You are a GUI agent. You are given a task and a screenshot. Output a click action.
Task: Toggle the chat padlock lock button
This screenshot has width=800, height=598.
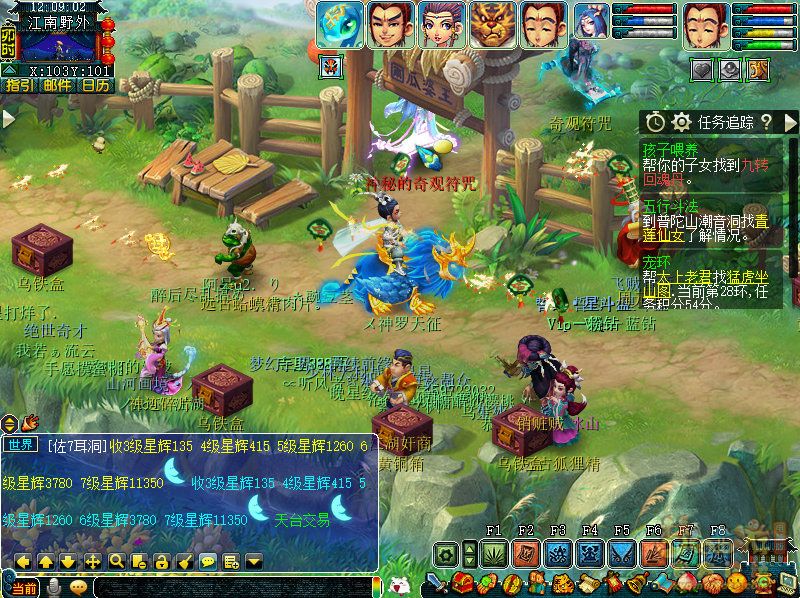coord(161,561)
